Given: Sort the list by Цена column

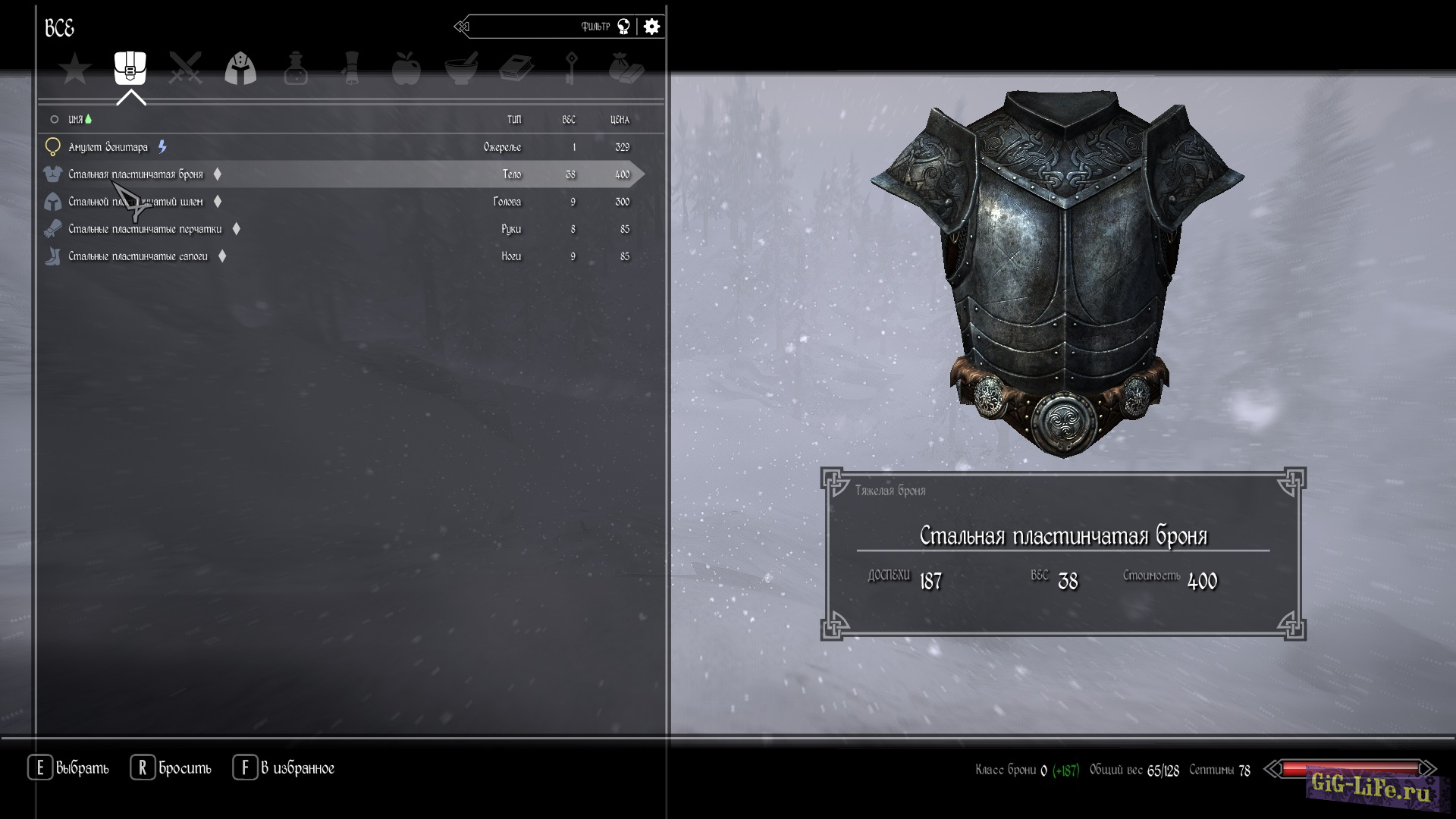Looking at the screenshot, I should pyautogui.click(x=620, y=120).
